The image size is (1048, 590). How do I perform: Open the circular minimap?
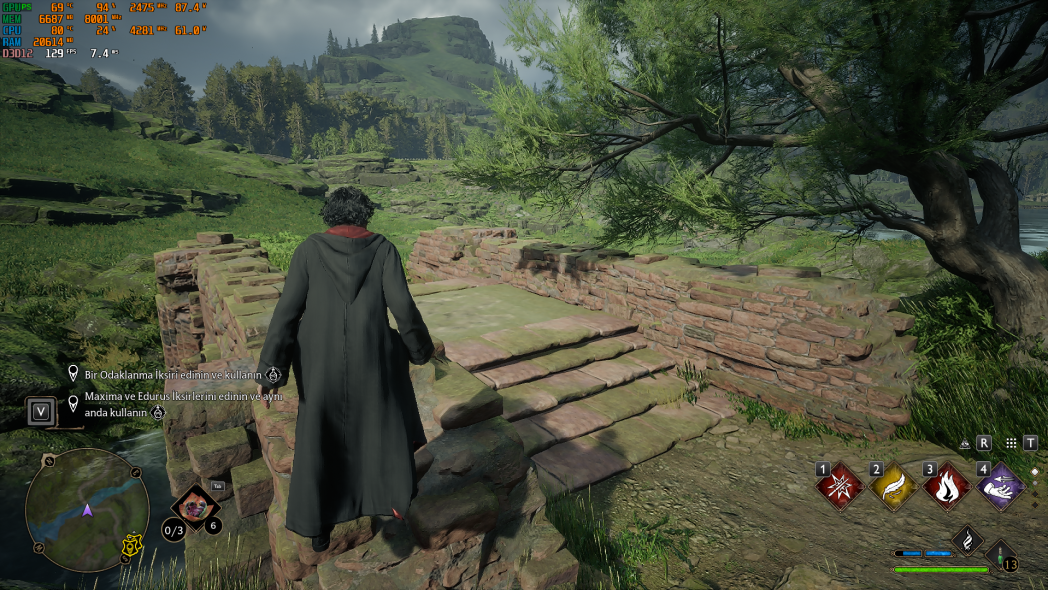[x=87, y=510]
